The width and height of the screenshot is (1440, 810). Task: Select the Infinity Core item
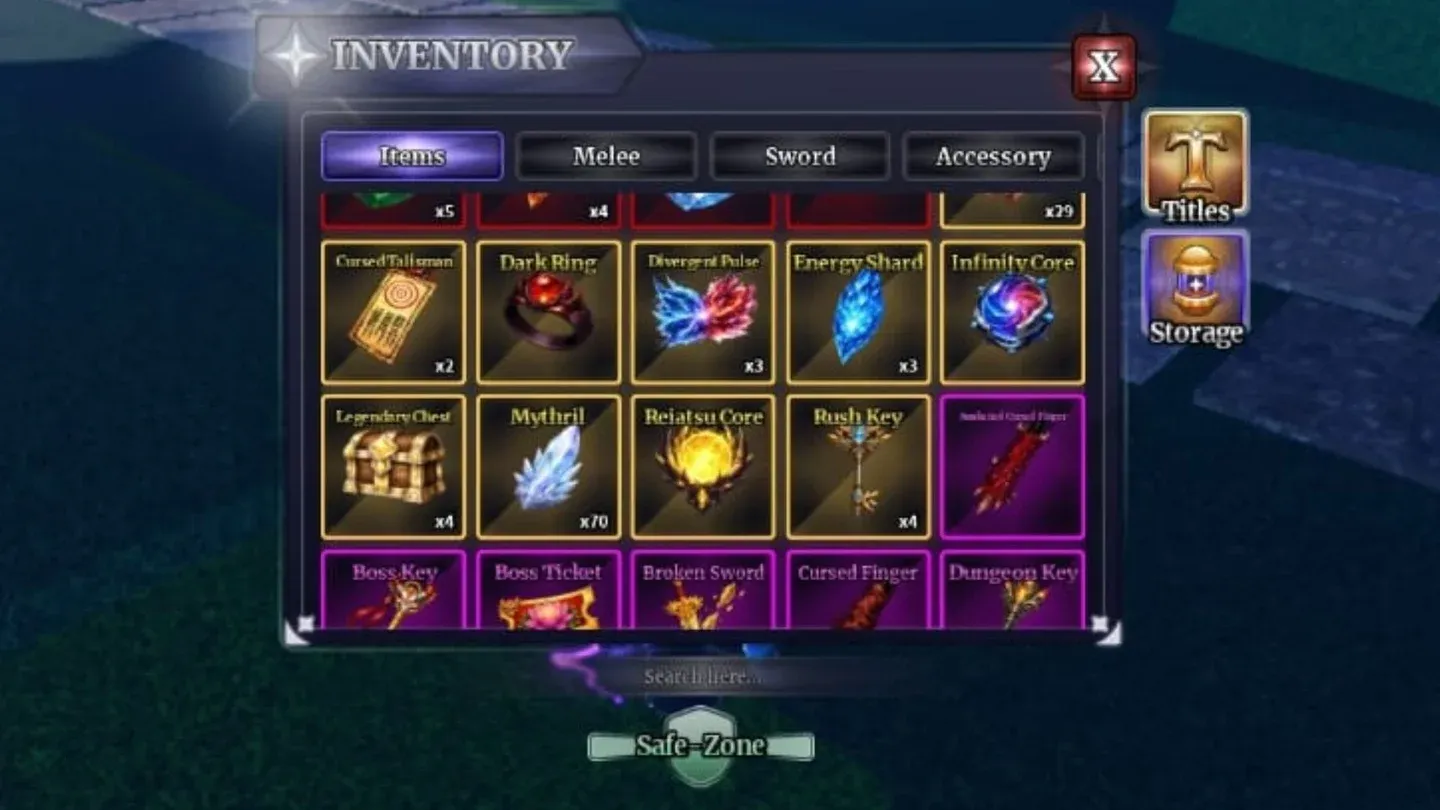coord(1012,312)
